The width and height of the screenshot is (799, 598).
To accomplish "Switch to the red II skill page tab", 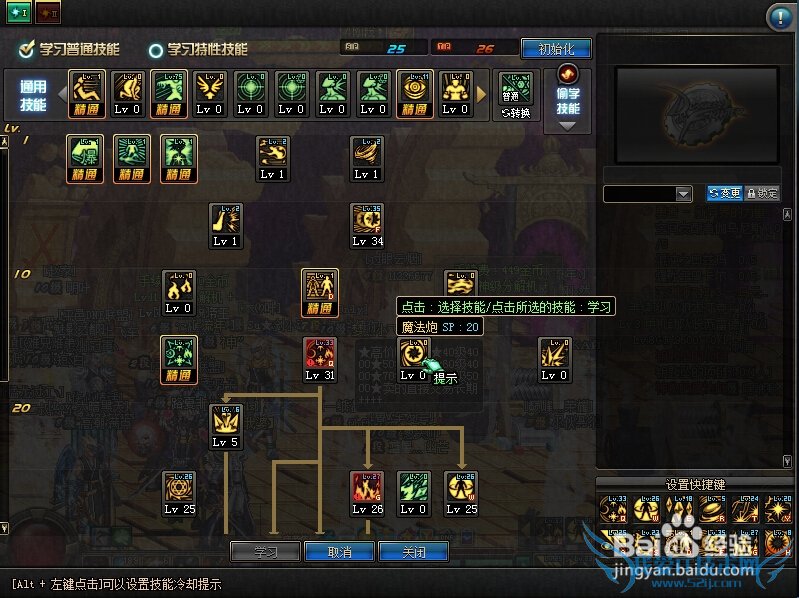I will coord(48,10).
